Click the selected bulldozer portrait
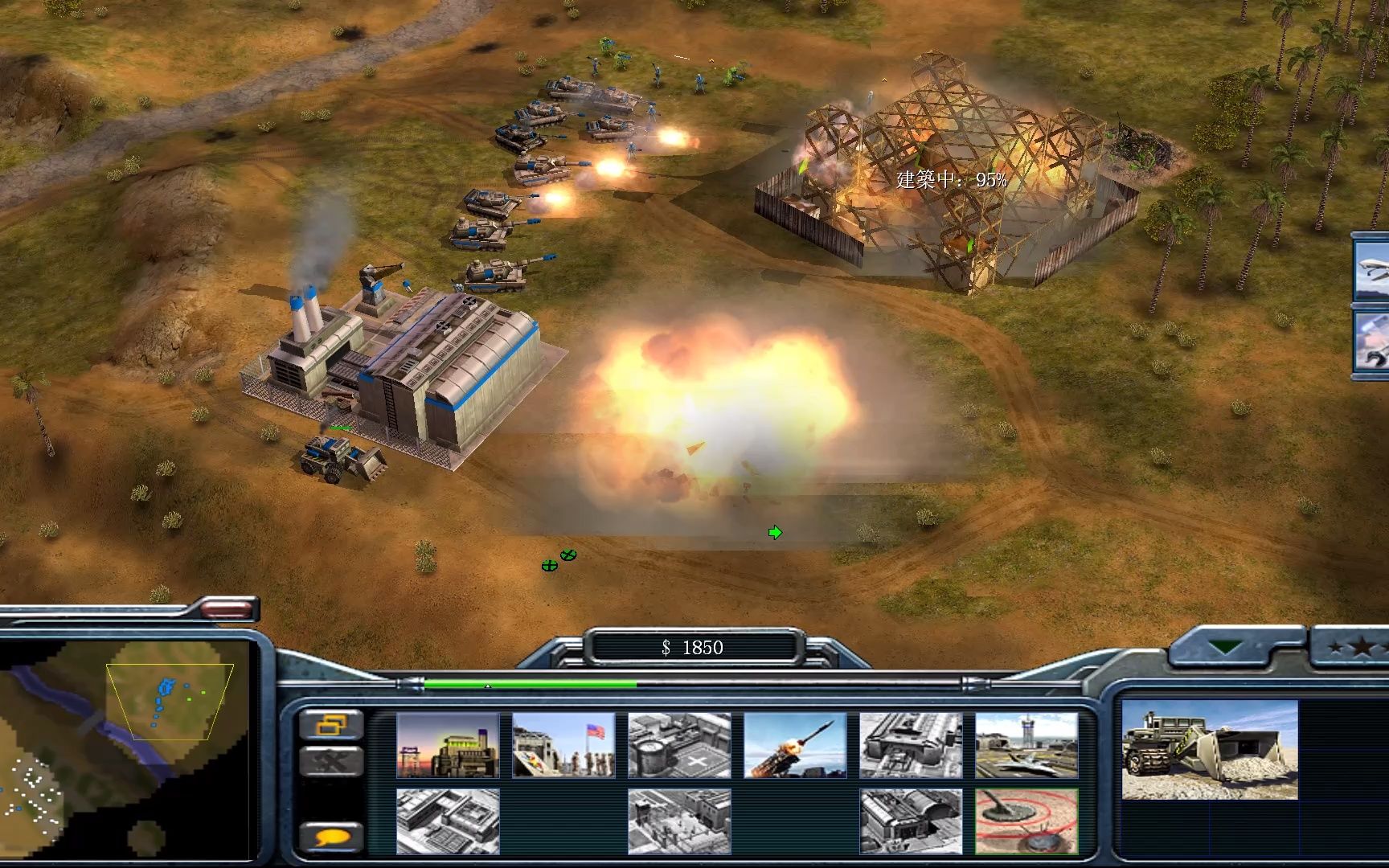The image size is (1389, 868). point(1209,750)
